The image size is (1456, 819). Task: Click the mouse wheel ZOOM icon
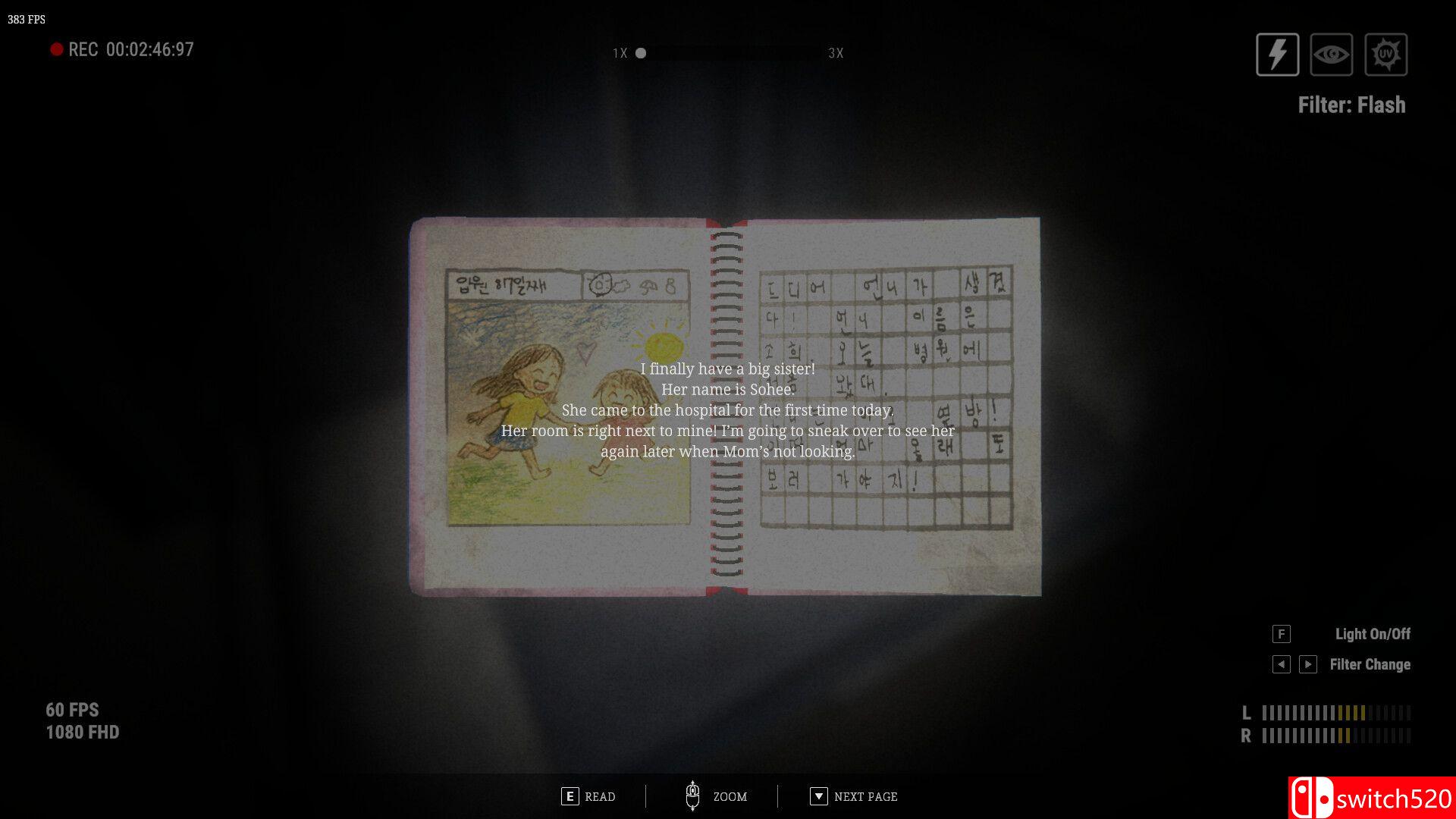694,795
